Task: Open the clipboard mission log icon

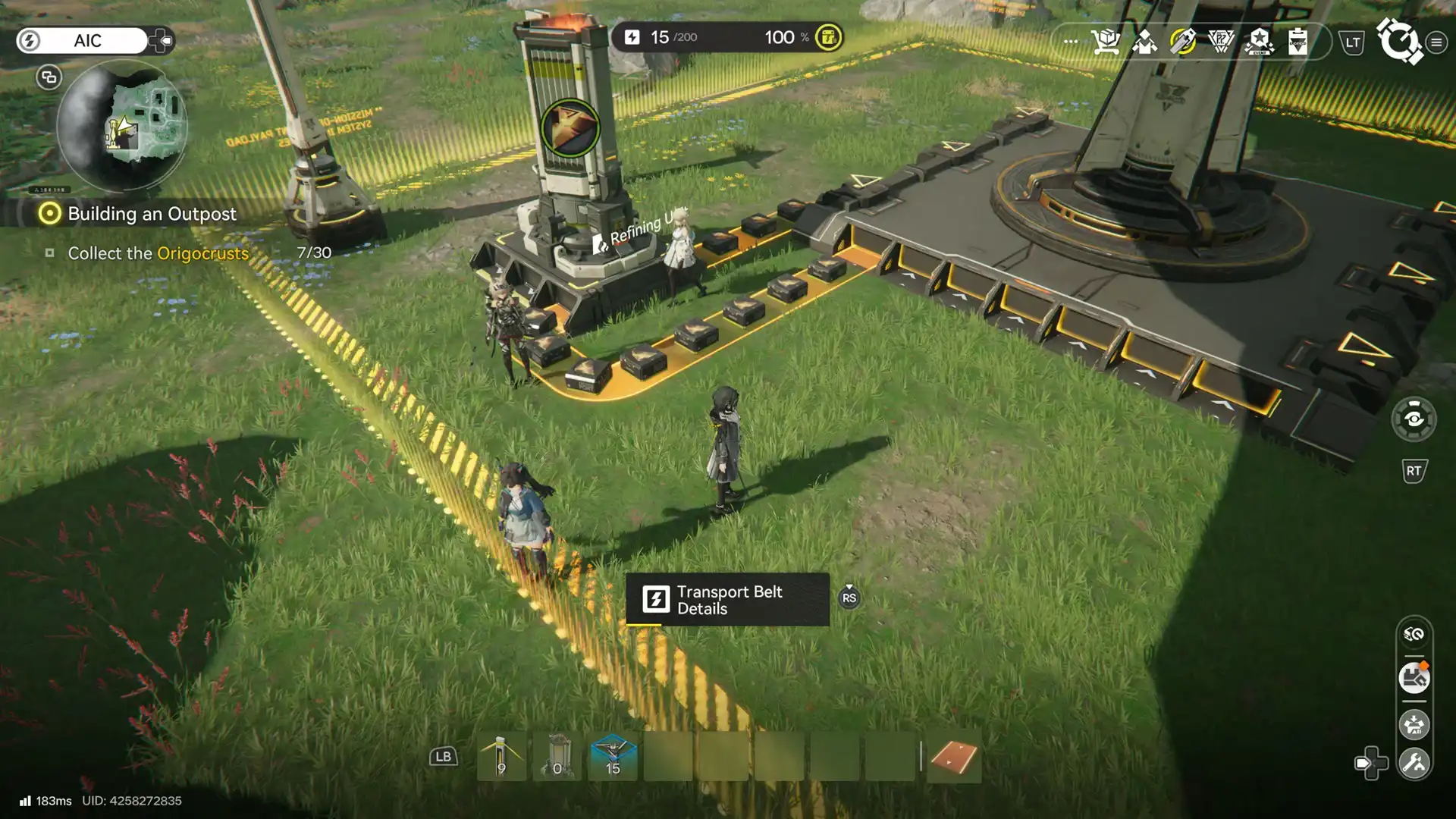Action: pos(1298,41)
